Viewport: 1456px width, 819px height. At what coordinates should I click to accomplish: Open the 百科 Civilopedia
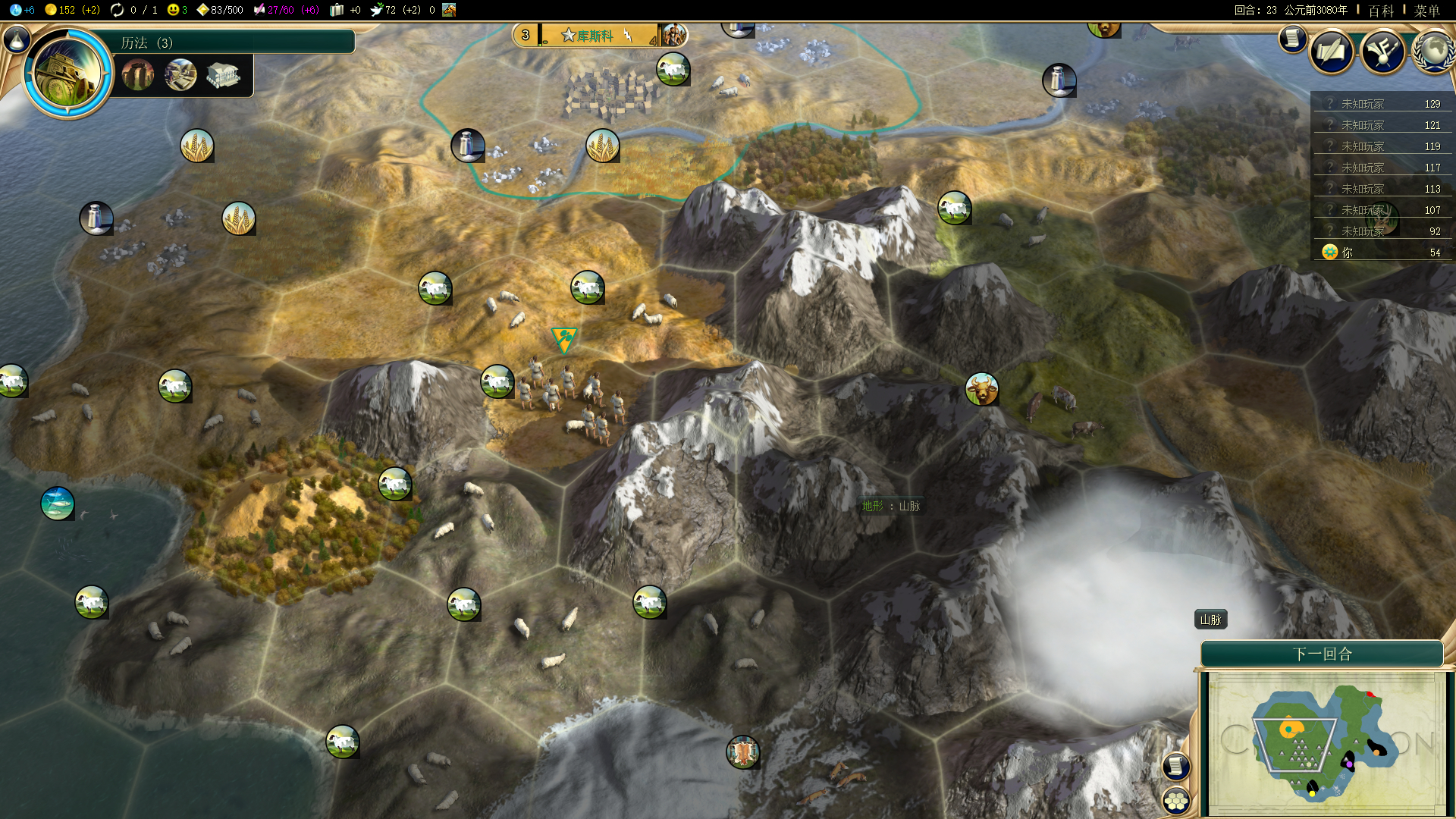[1381, 11]
